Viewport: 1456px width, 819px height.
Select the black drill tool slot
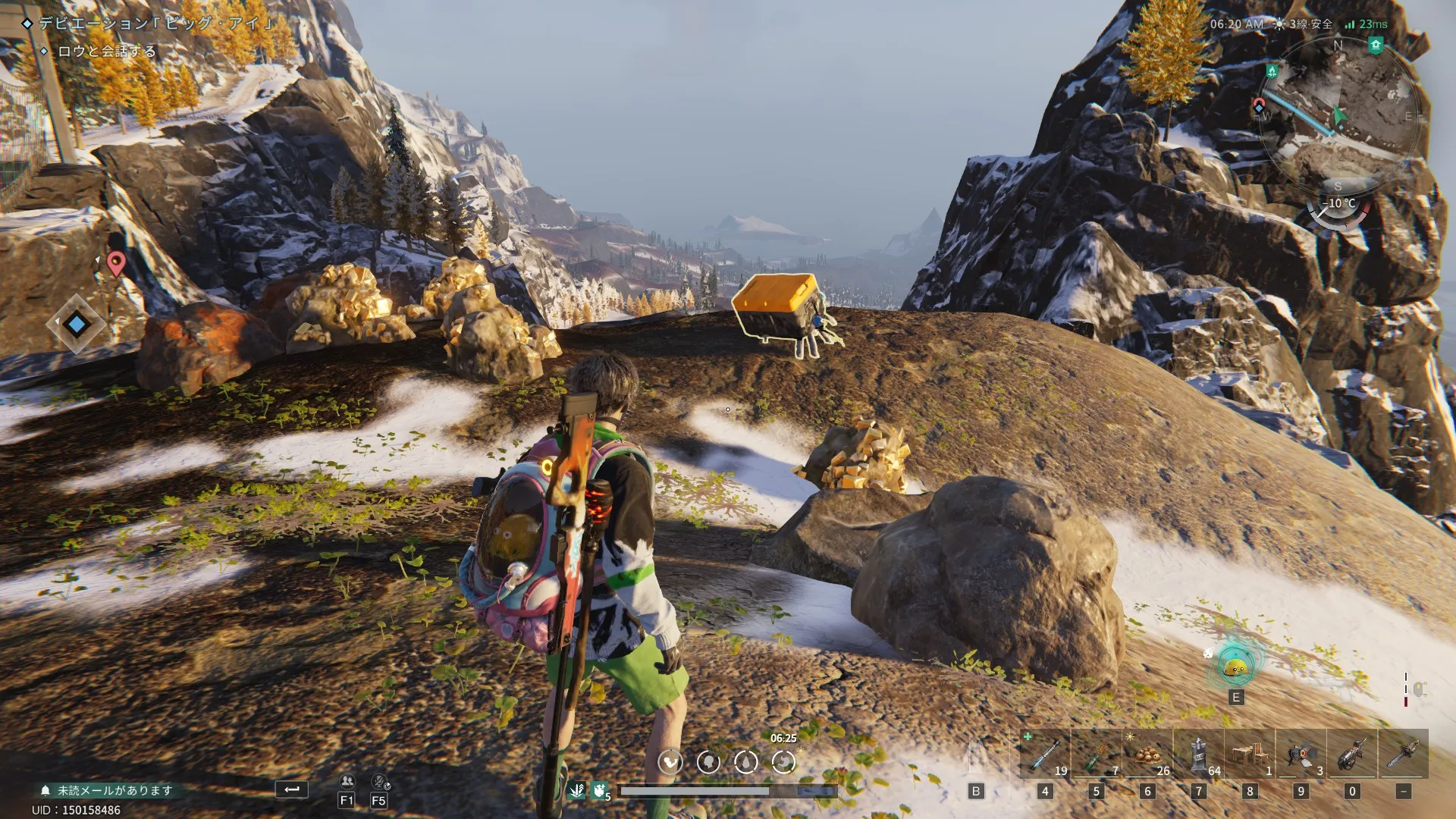pyautogui.click(x=1352, y=754)
